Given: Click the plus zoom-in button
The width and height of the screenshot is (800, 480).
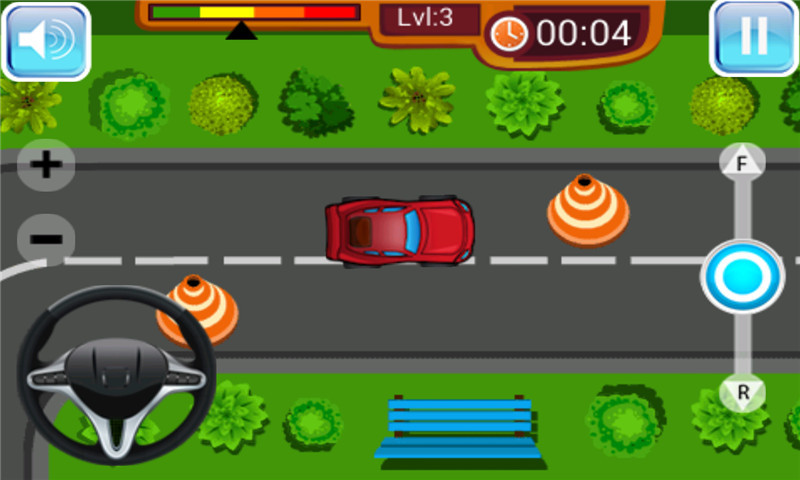Looking at the screenshot, I should coord(46,165).
